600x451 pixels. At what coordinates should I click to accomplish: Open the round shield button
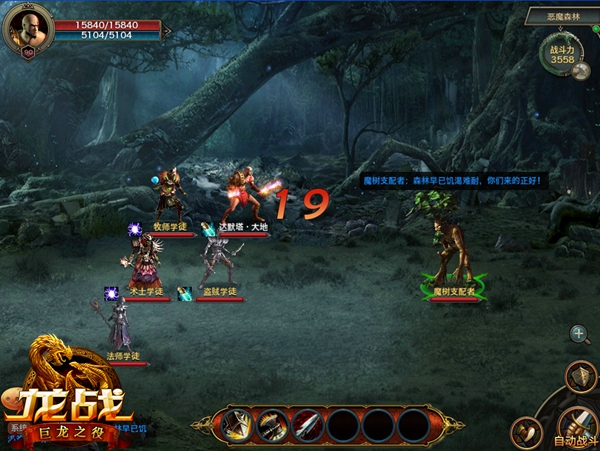click(x=579, y=376)
